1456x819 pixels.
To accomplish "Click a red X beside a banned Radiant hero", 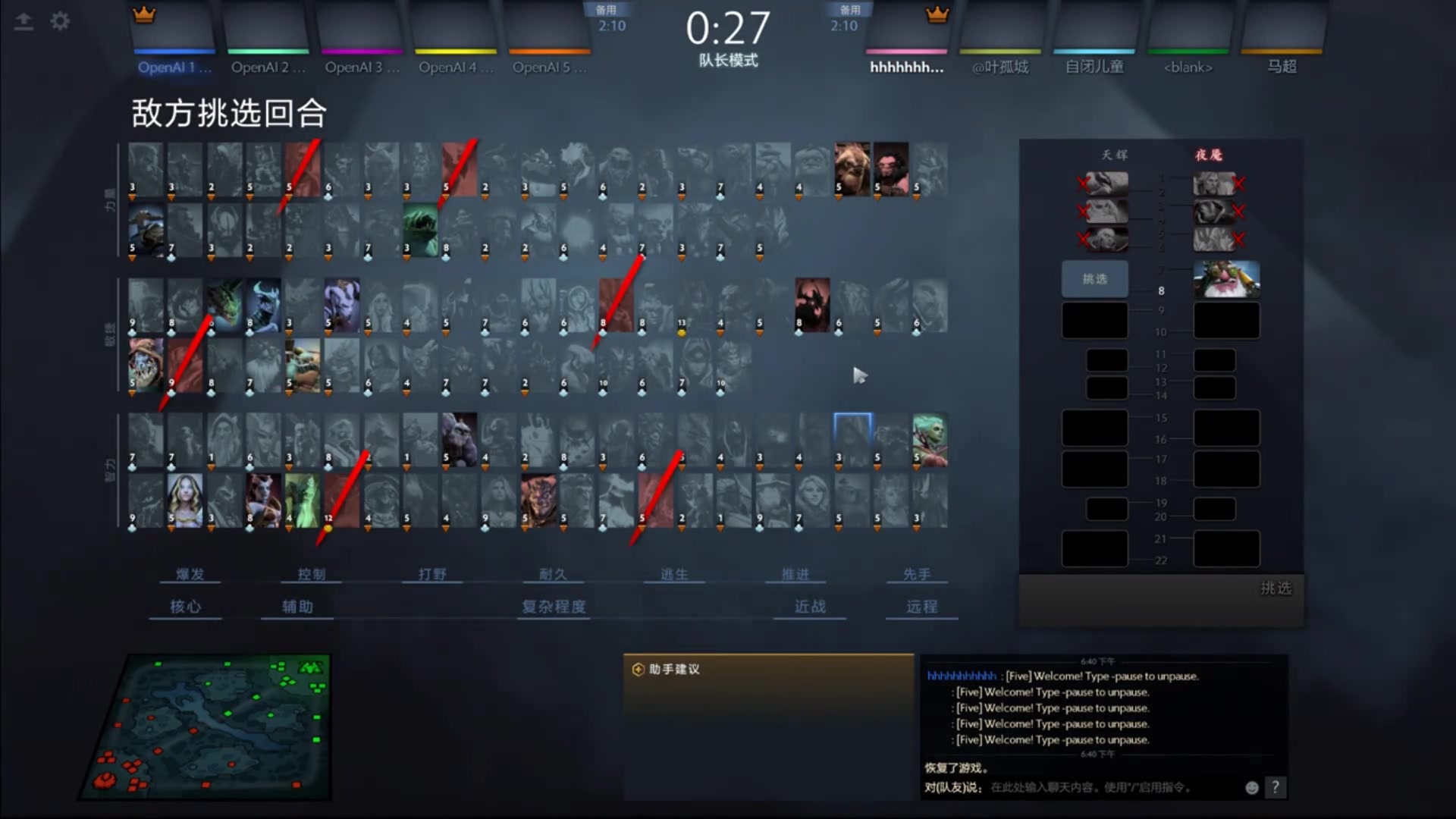I will pos(1083,184).
